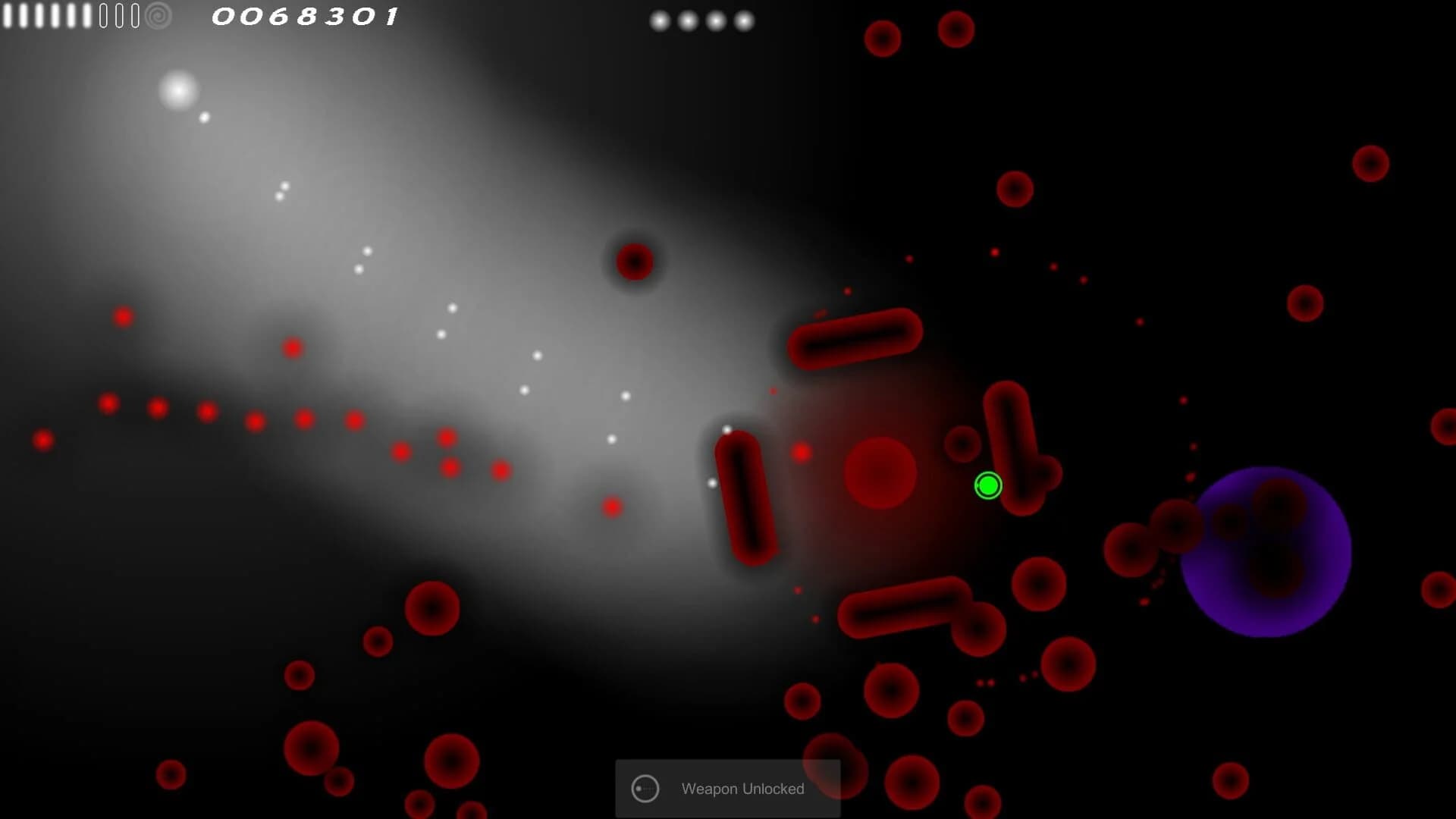The image size is (1456, 819).
Task: Click the second white dot of the ammo row
Action: tap(688, 20)
